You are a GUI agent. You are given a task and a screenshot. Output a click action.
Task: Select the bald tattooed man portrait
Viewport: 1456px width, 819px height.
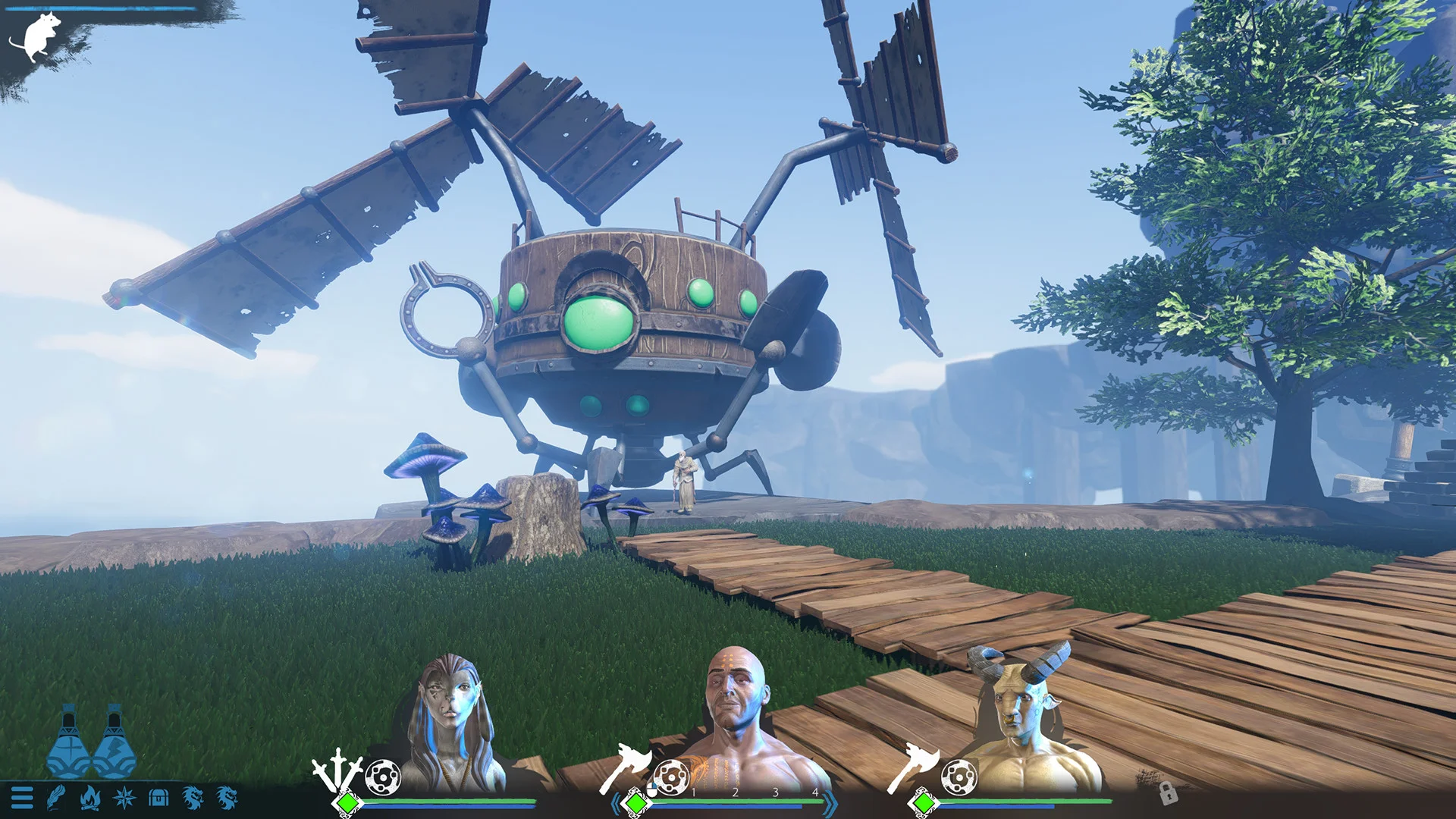(x=736, y=713)
